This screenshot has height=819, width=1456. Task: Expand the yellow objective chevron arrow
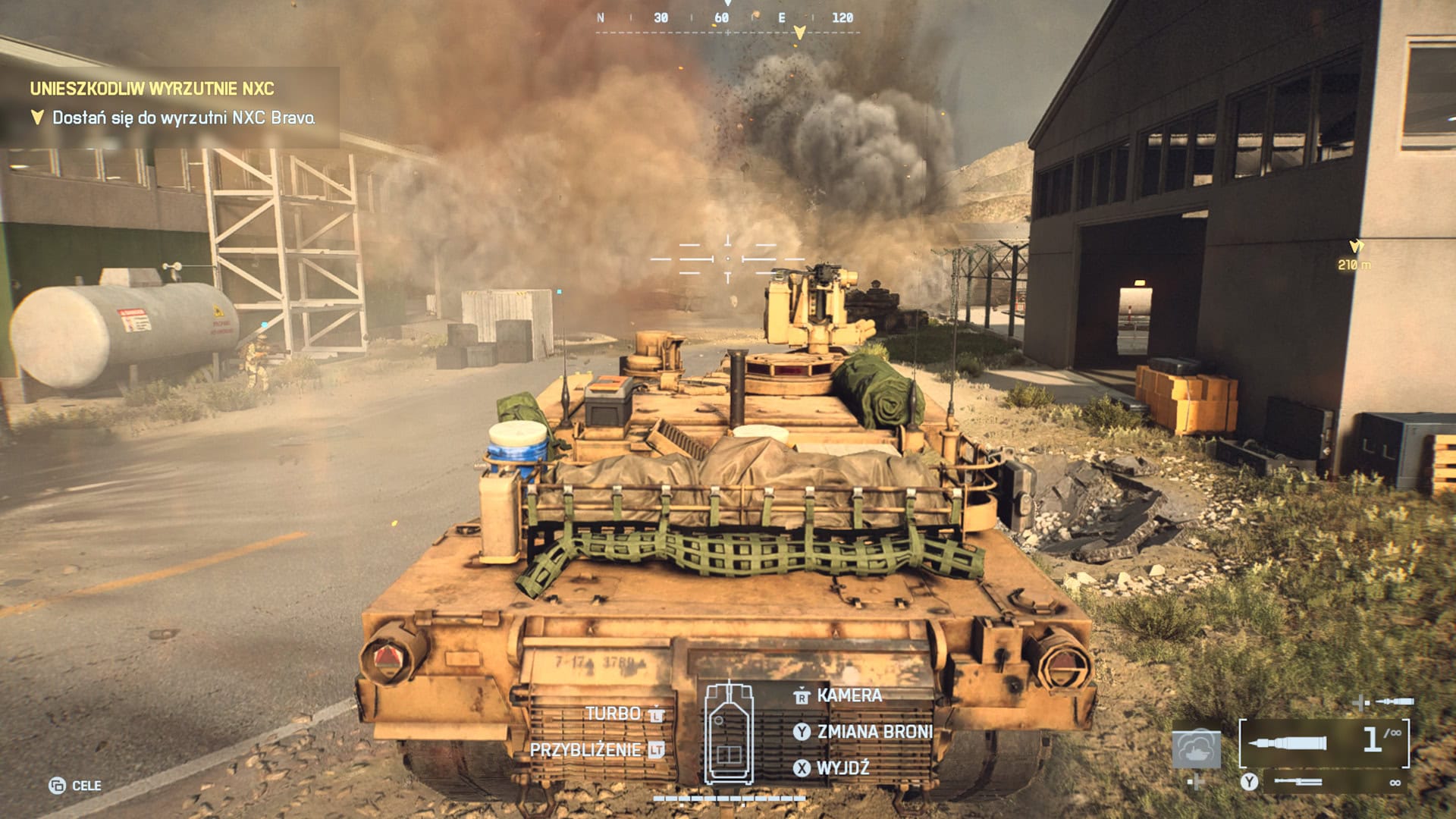[36, 117]
